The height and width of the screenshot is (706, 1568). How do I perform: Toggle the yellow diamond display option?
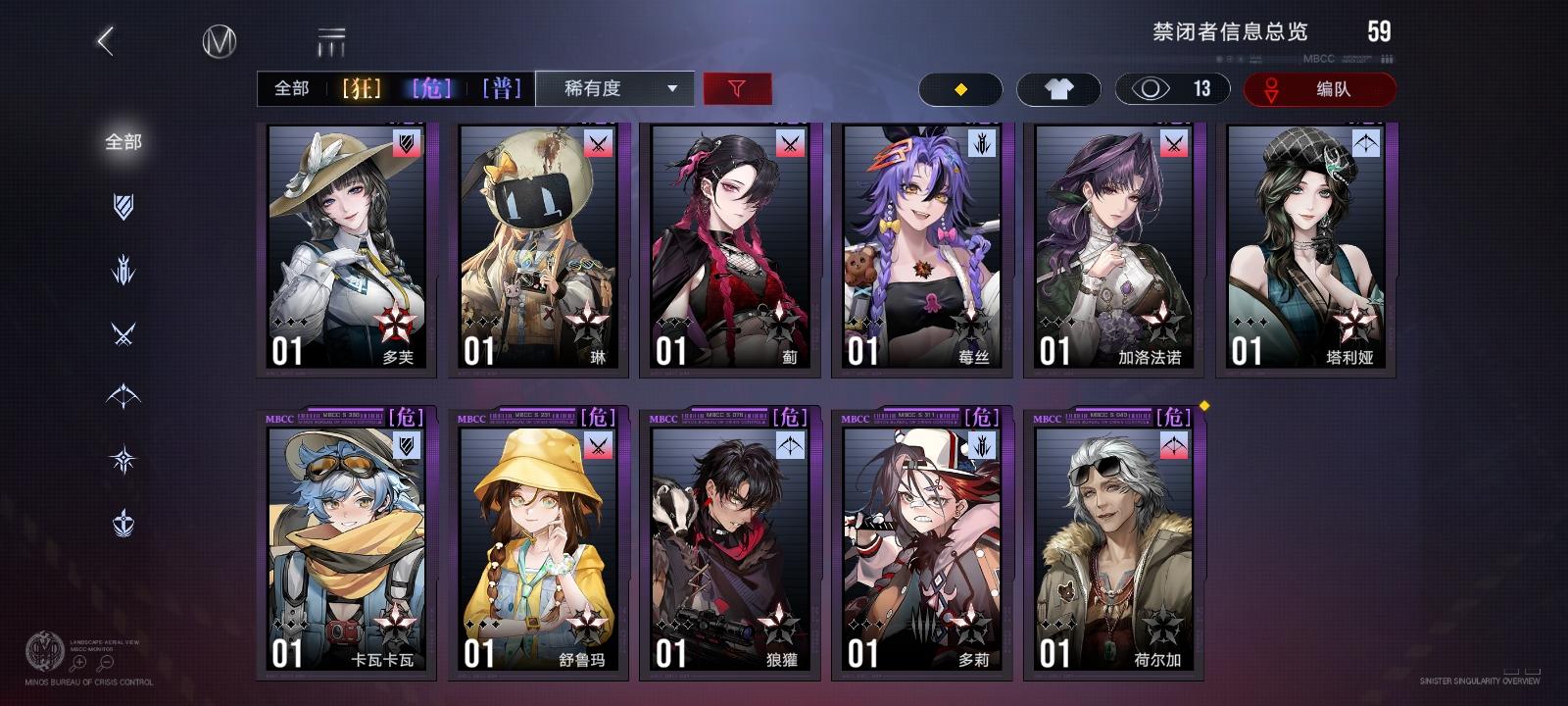click(x=960, y=88)
